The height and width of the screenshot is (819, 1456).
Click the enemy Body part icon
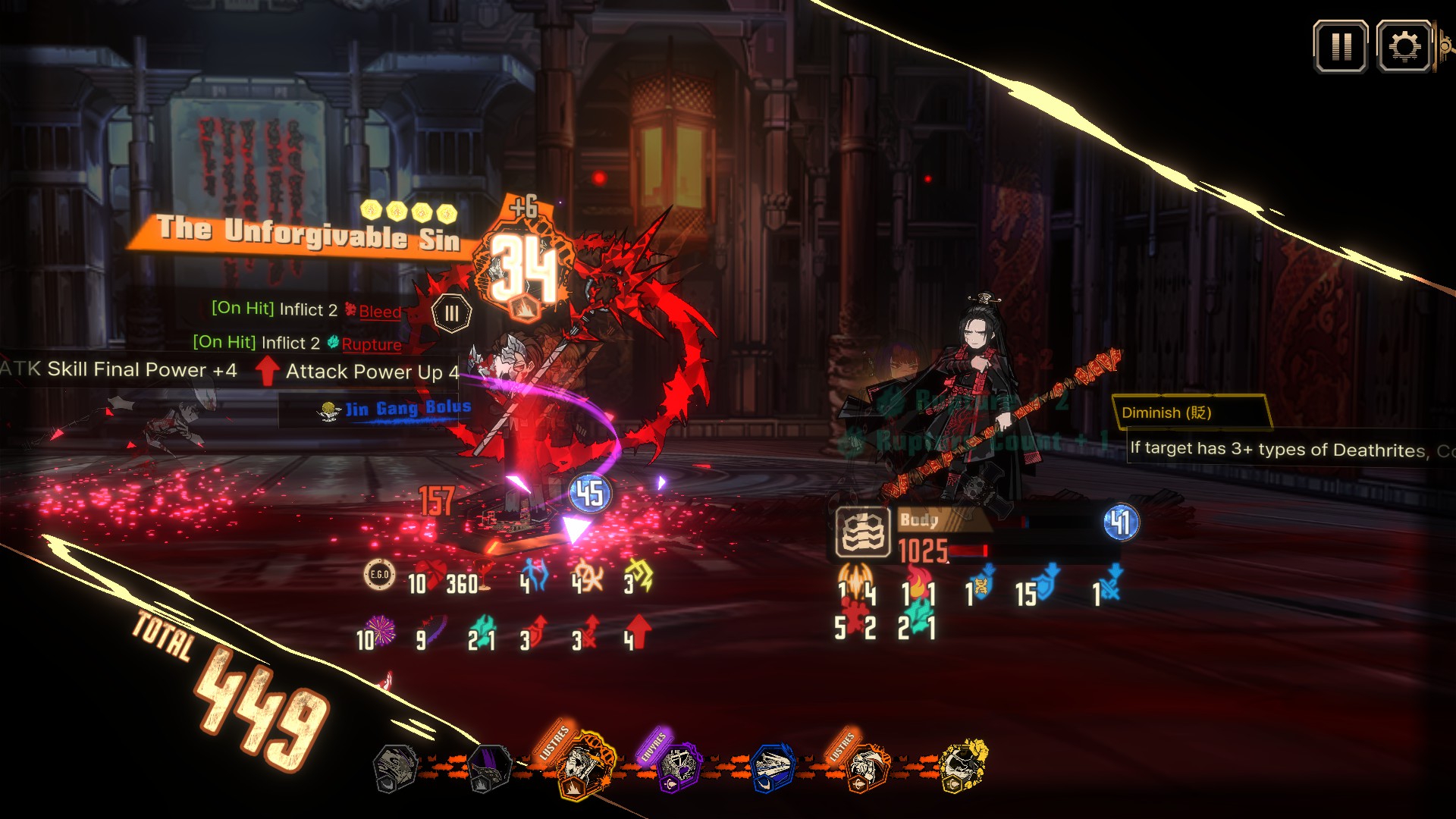[x=863, y=532]
